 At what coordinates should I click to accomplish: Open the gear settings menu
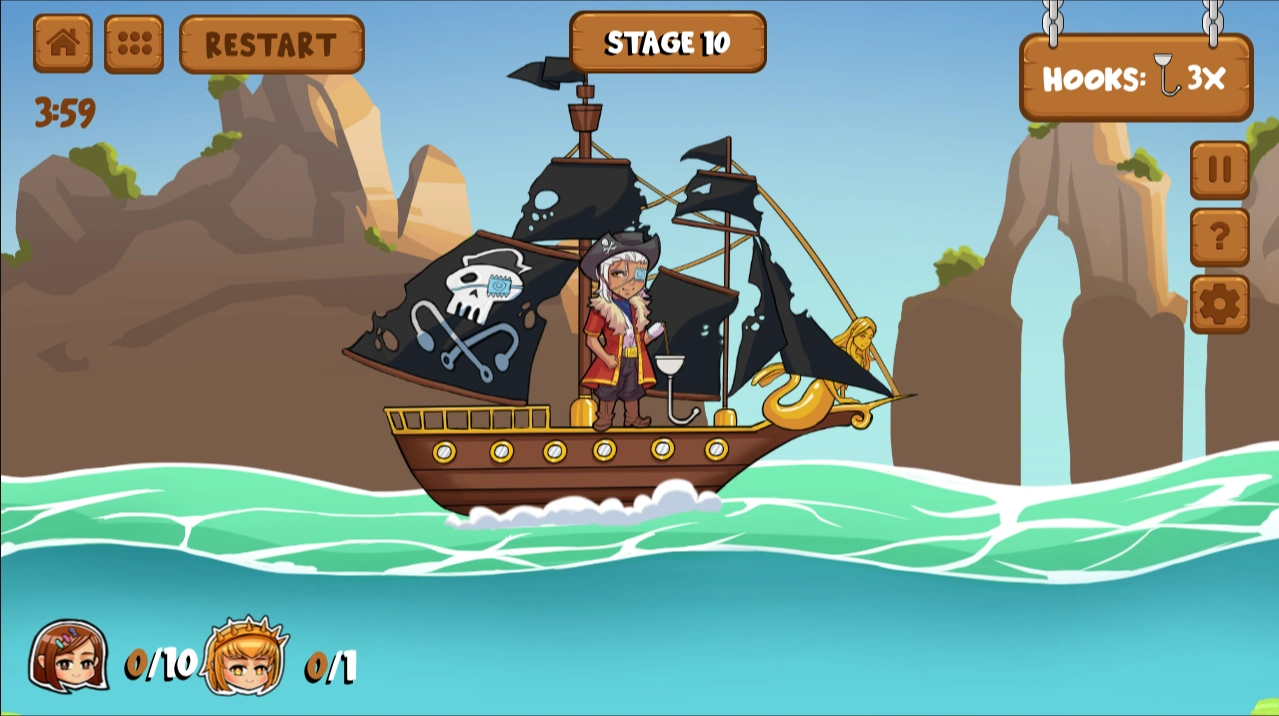point(1219,304)
